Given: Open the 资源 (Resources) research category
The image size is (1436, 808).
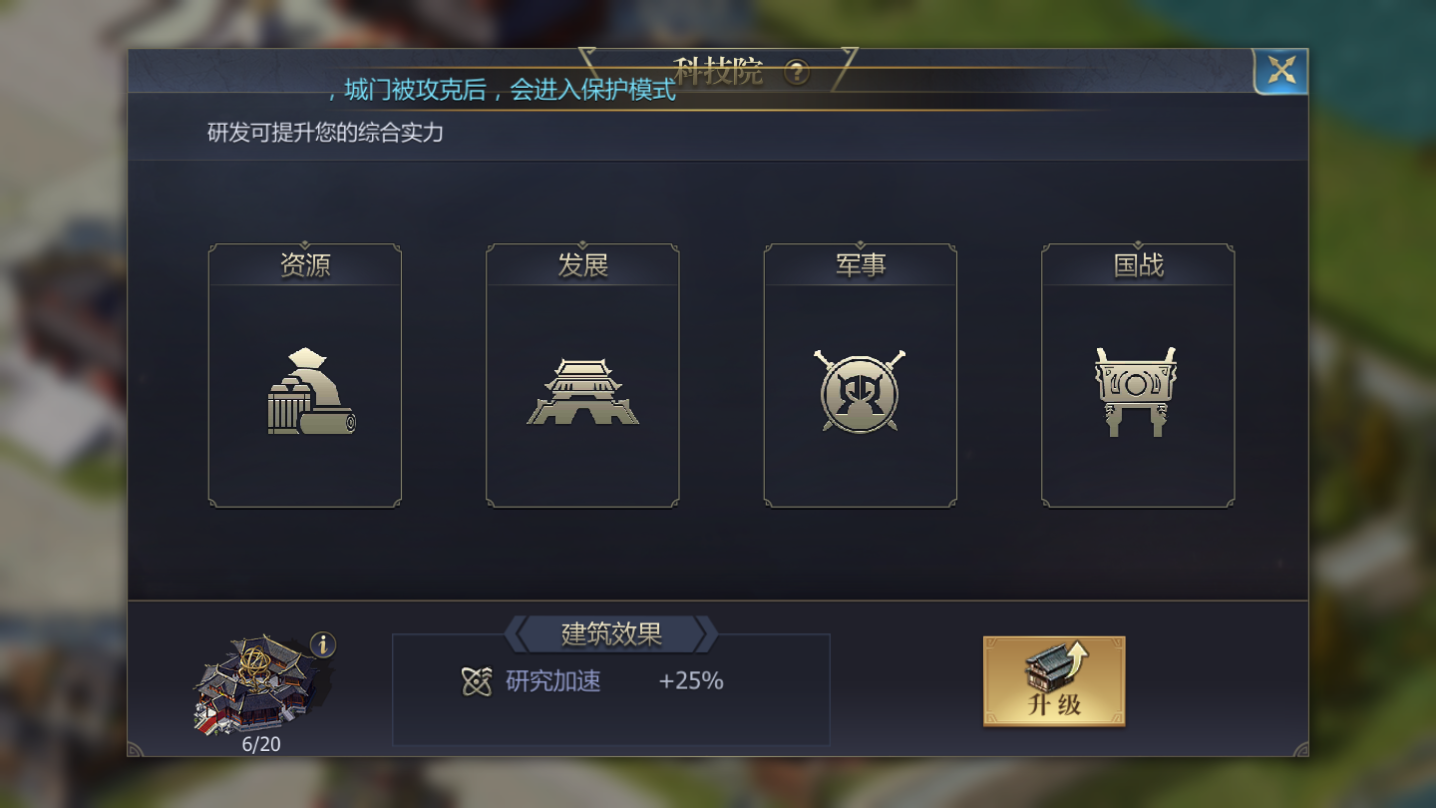Looking at the screenshot, I should (303, 374).
